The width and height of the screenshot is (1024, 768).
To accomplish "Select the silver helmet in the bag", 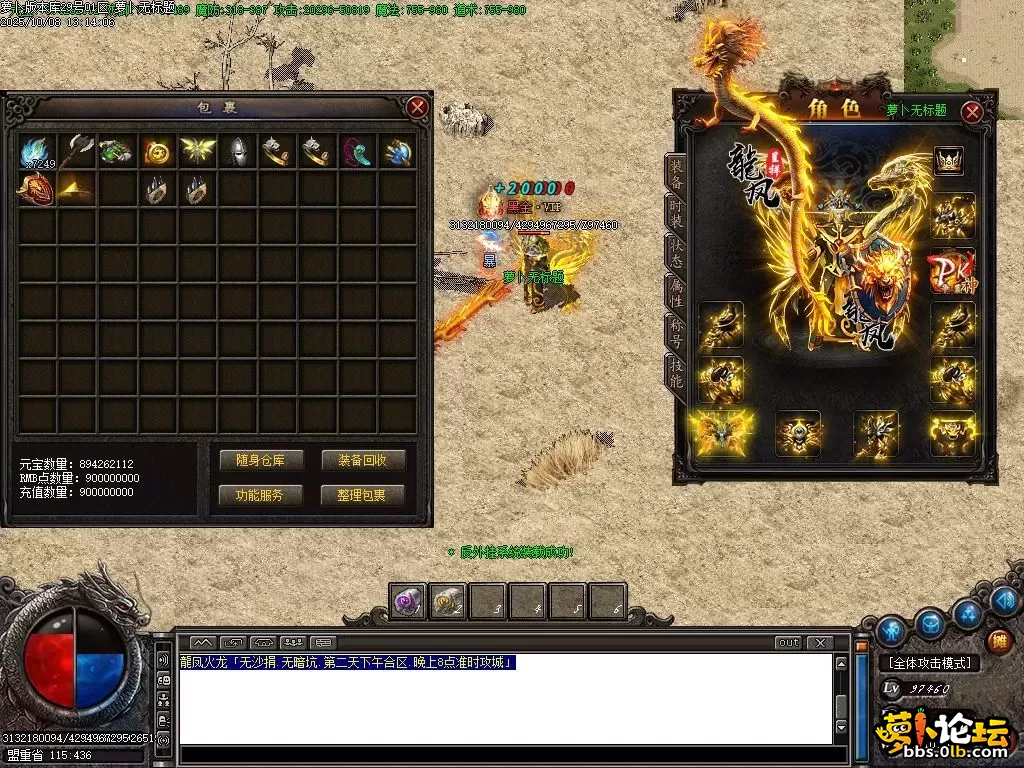I will [x=238, y=151].
